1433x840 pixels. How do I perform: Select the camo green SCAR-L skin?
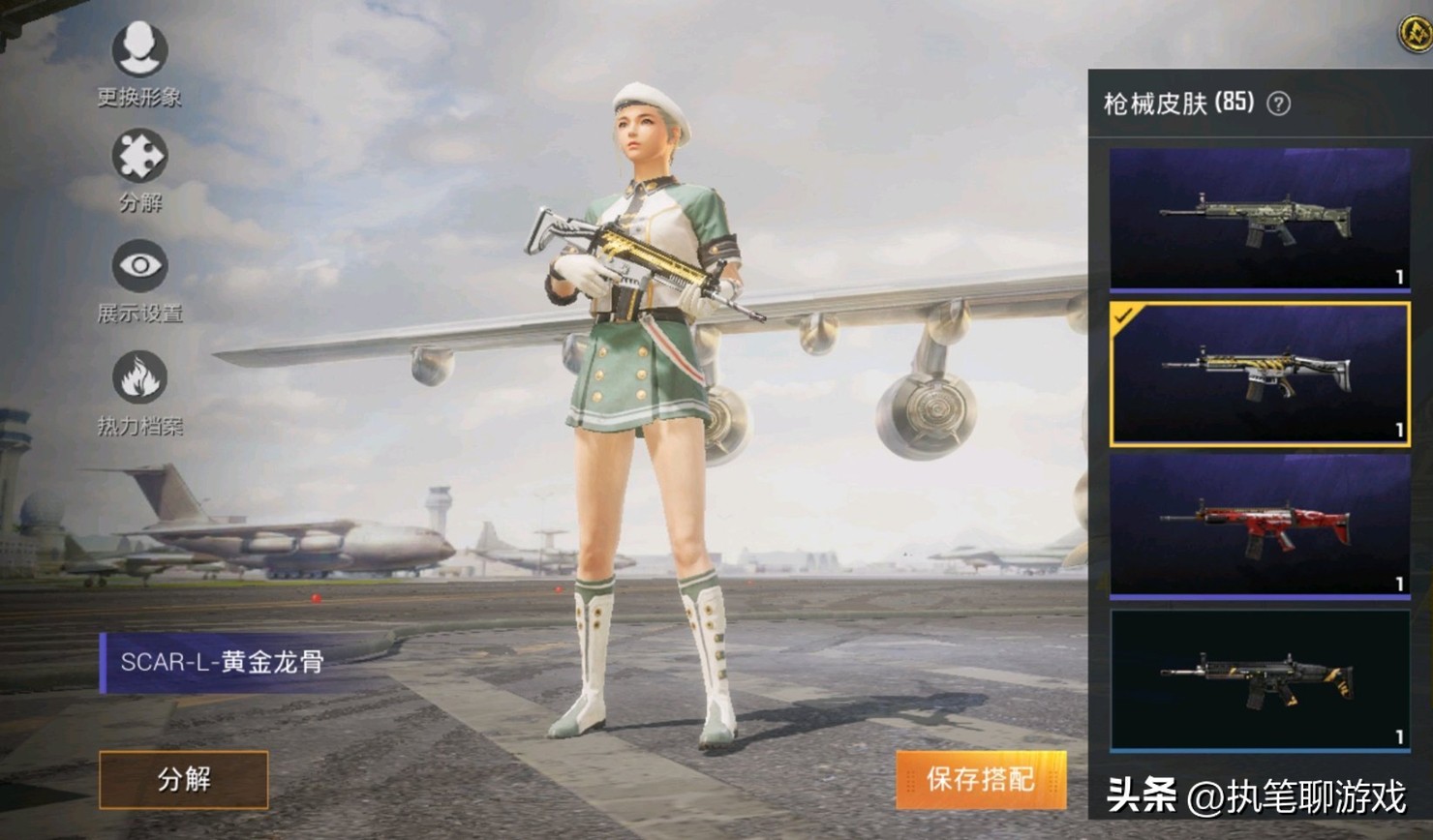click(x=1259, y=220)
